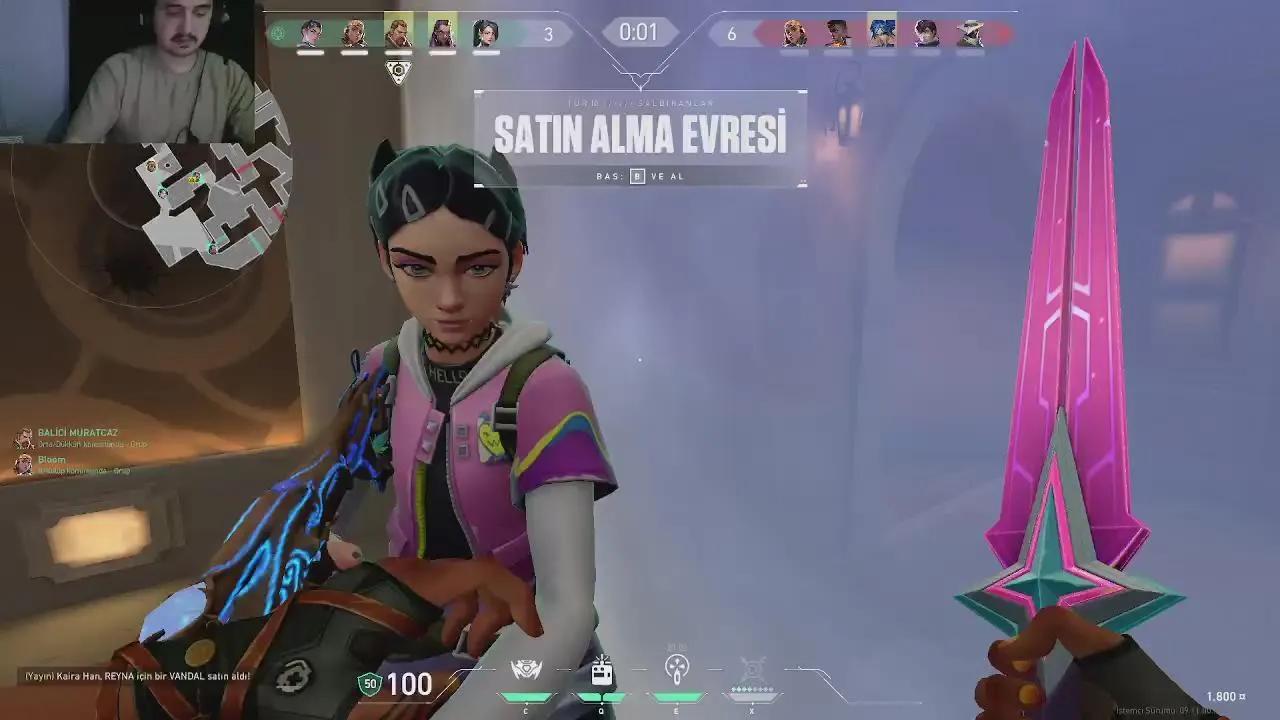Image resolution: width=1280 pixels, height=720 pixels.
Task: Click the health value showing 100
Action: pyautogui.click(x=409, y=686)
